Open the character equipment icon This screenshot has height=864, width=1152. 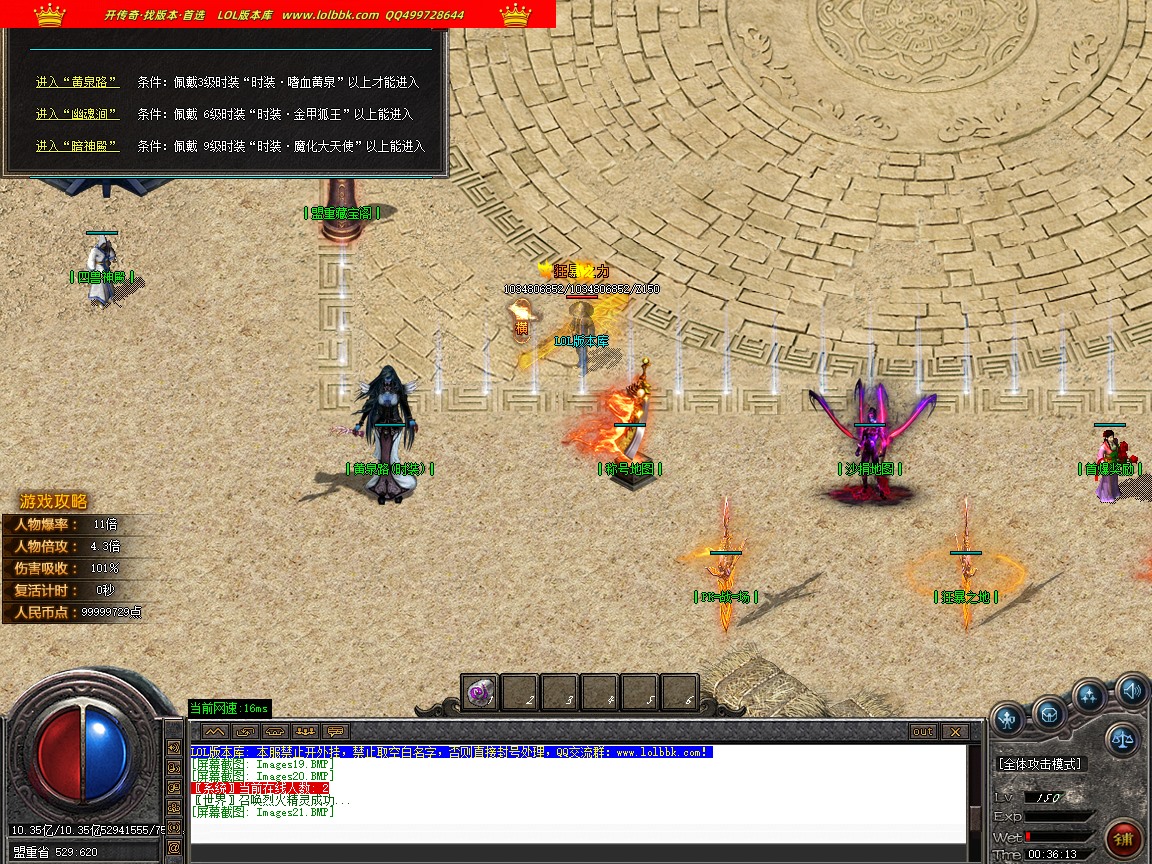click(1008, 716)
